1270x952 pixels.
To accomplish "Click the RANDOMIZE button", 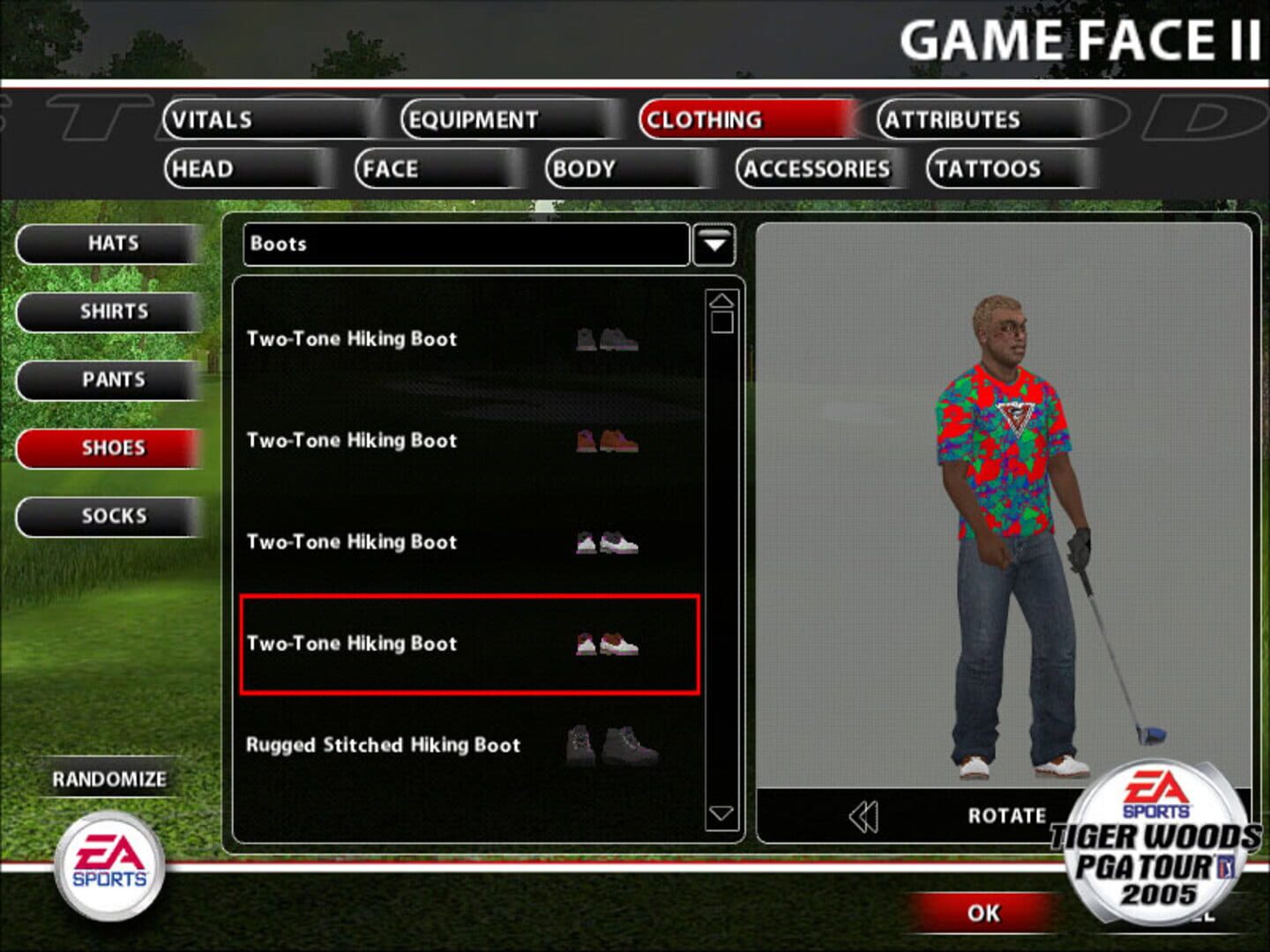I will 109,777.
